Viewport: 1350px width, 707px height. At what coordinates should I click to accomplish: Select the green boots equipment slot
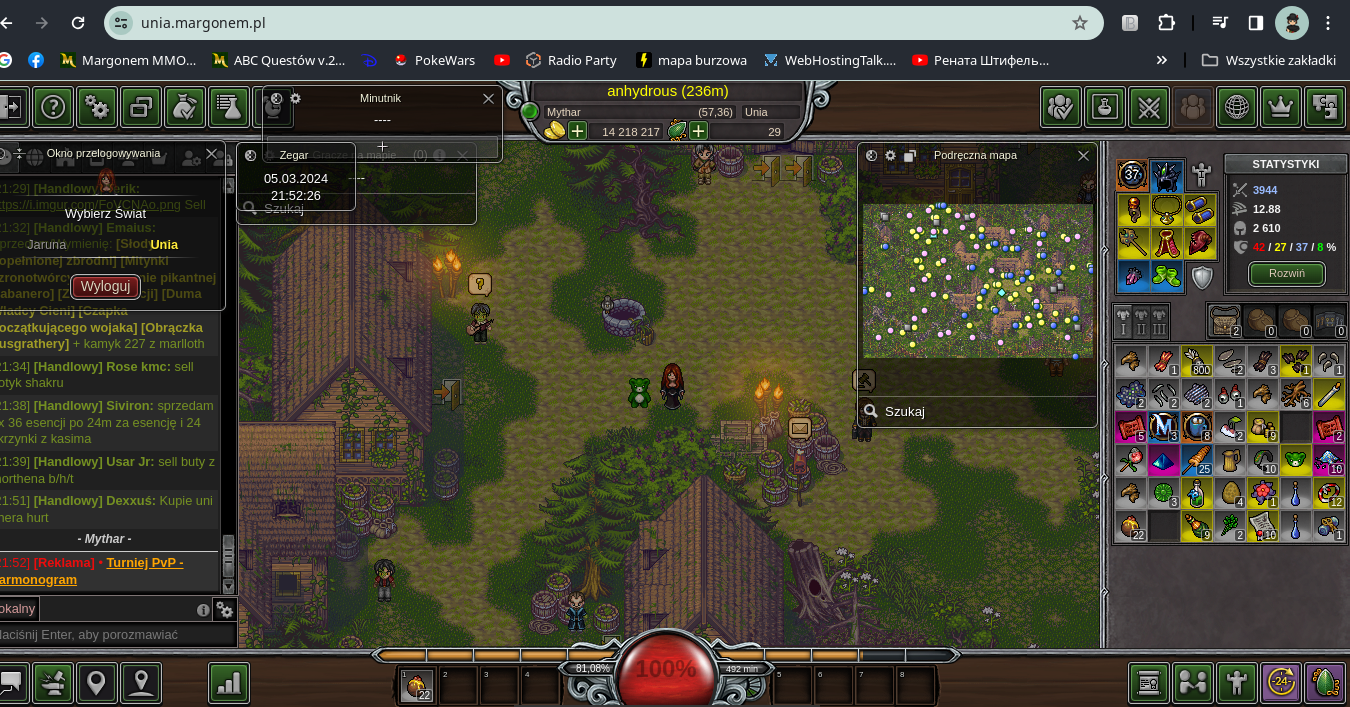[x=1167, y=276]
